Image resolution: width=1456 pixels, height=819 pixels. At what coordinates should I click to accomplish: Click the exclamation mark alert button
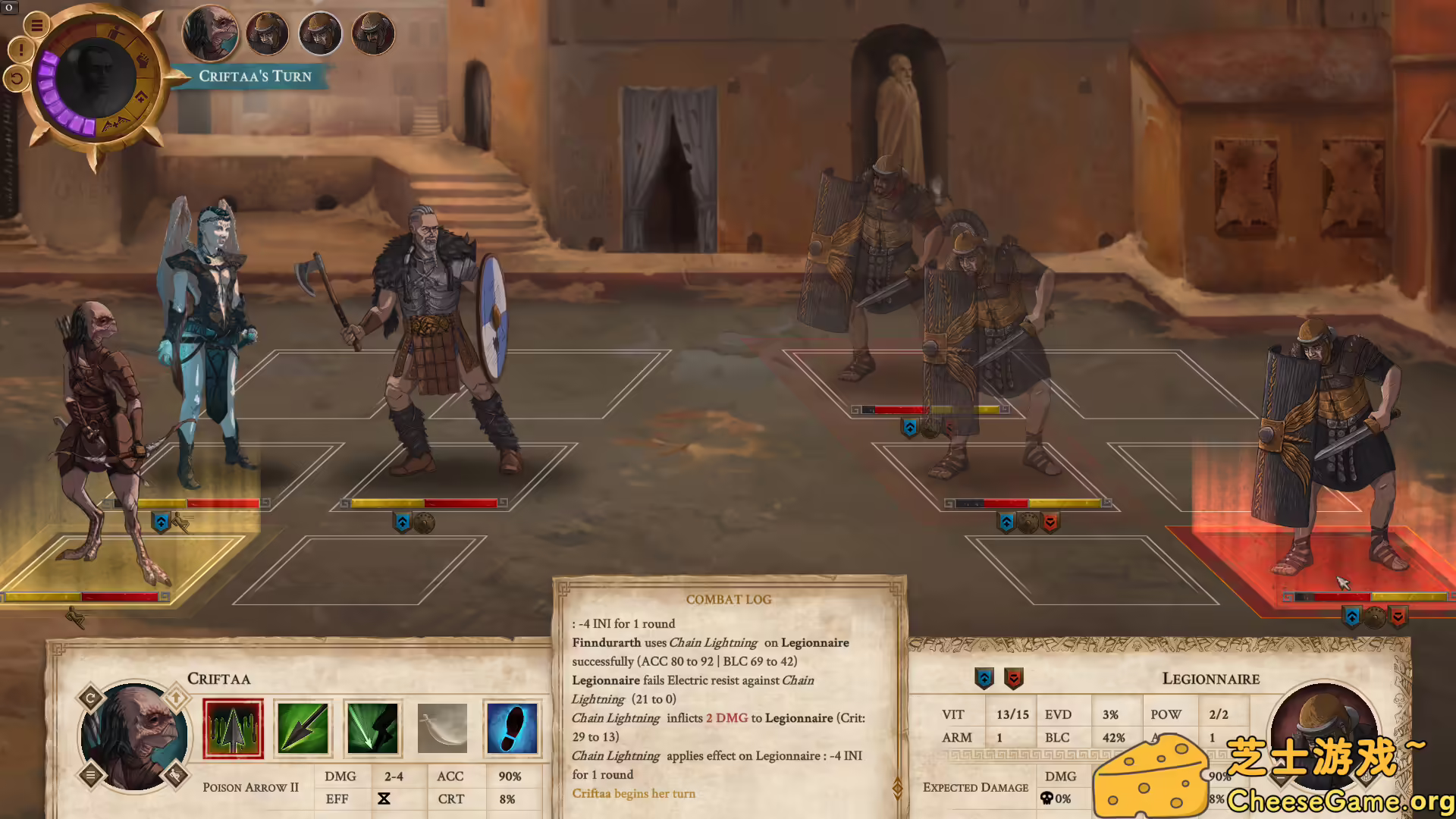tap(20, 51)
